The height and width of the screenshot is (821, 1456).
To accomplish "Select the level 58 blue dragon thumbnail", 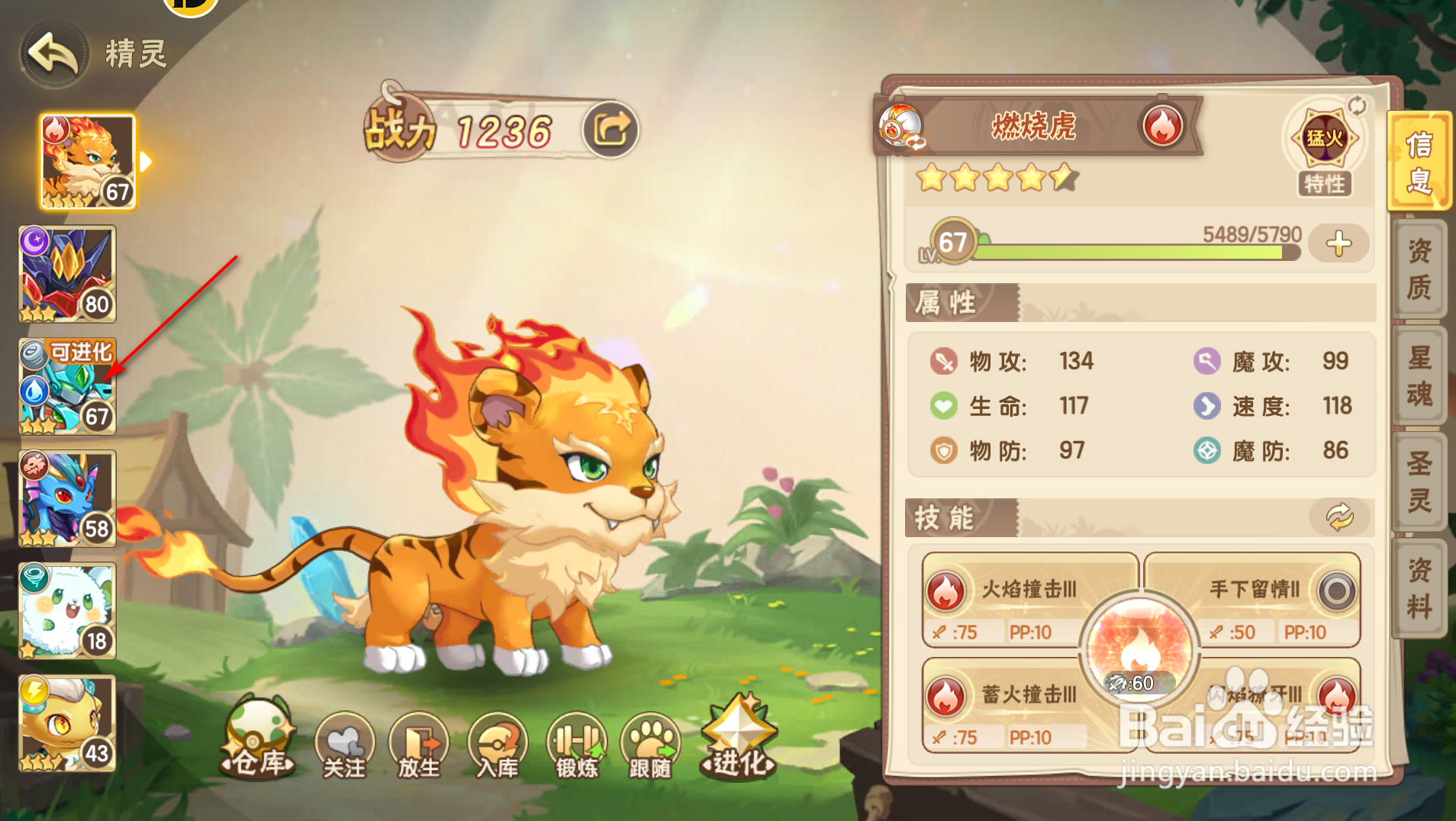I will [x=67, y=497].
